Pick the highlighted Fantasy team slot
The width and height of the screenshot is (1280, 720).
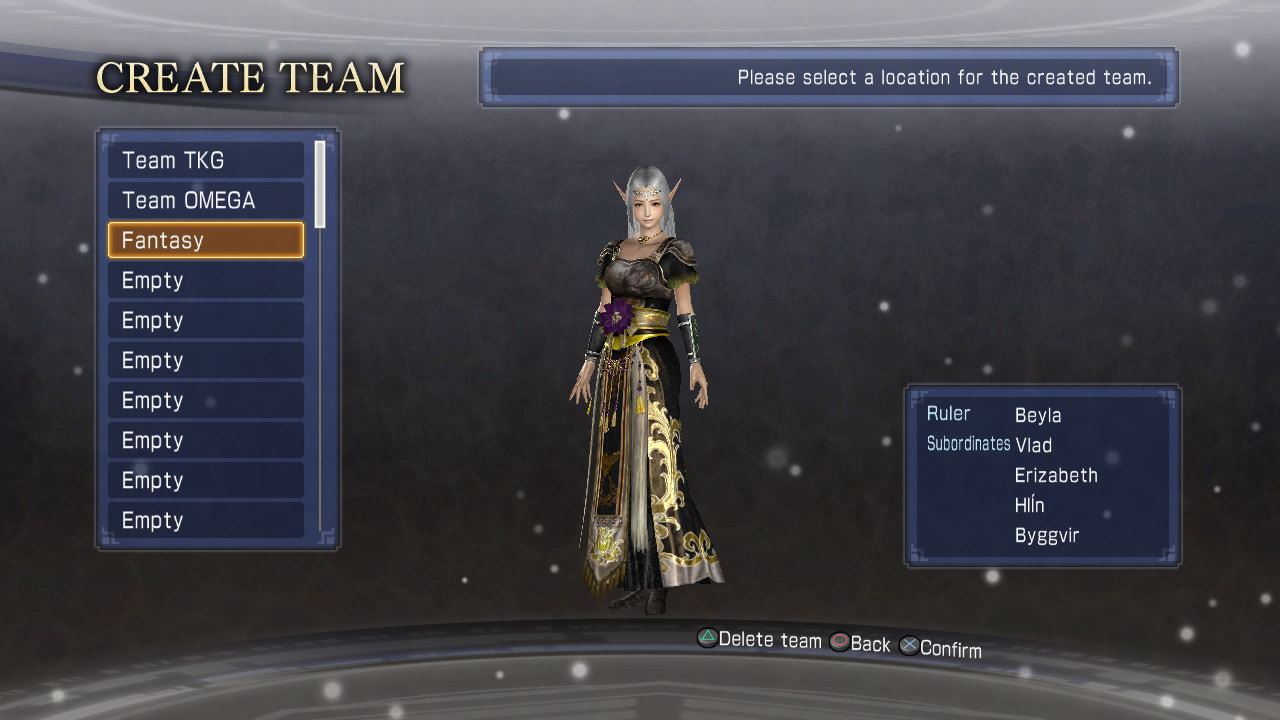(x=205, y=240)
